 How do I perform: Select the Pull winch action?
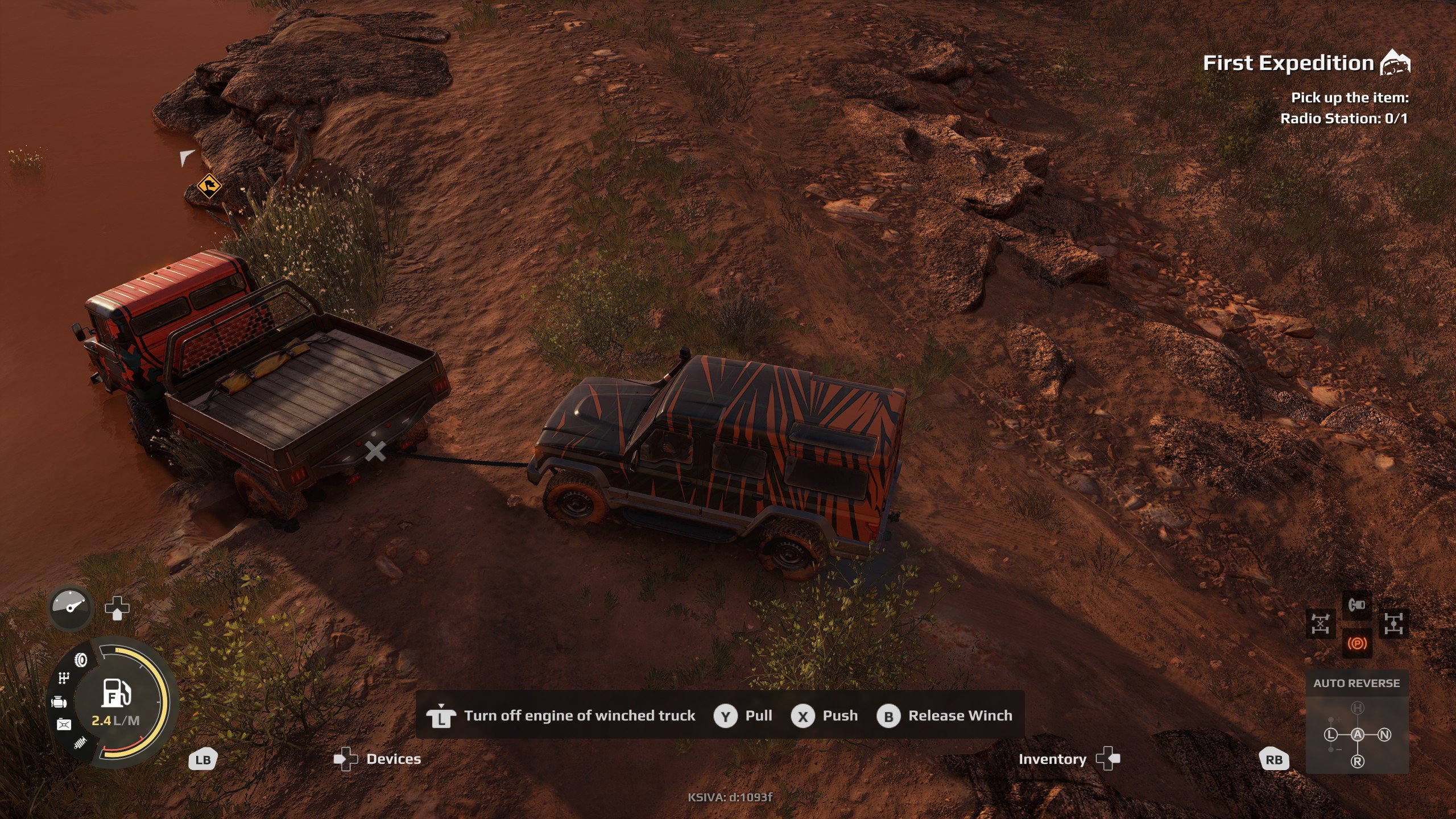click(743, 715)
